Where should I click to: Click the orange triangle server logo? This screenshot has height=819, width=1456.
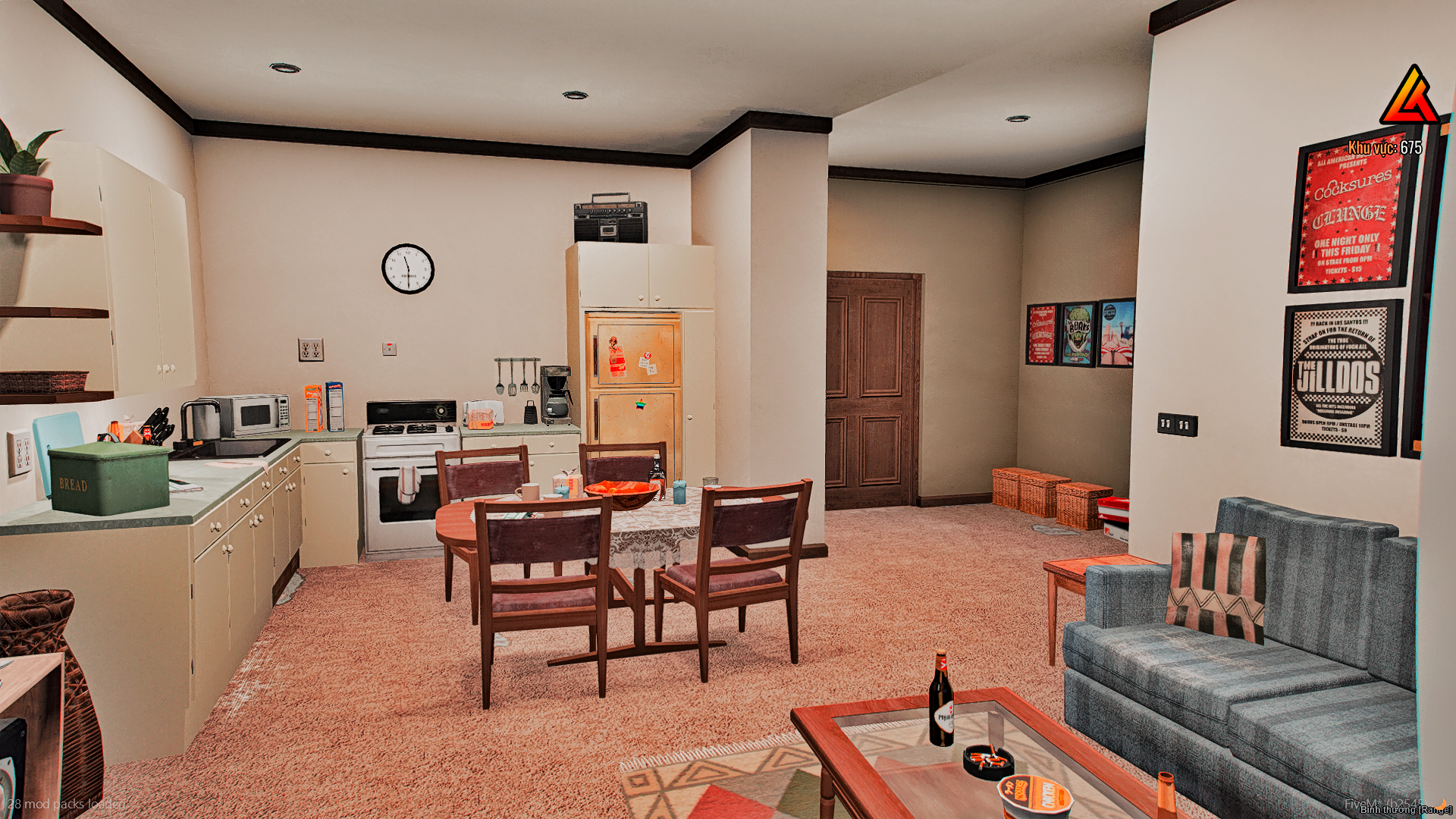(1409, 98)
